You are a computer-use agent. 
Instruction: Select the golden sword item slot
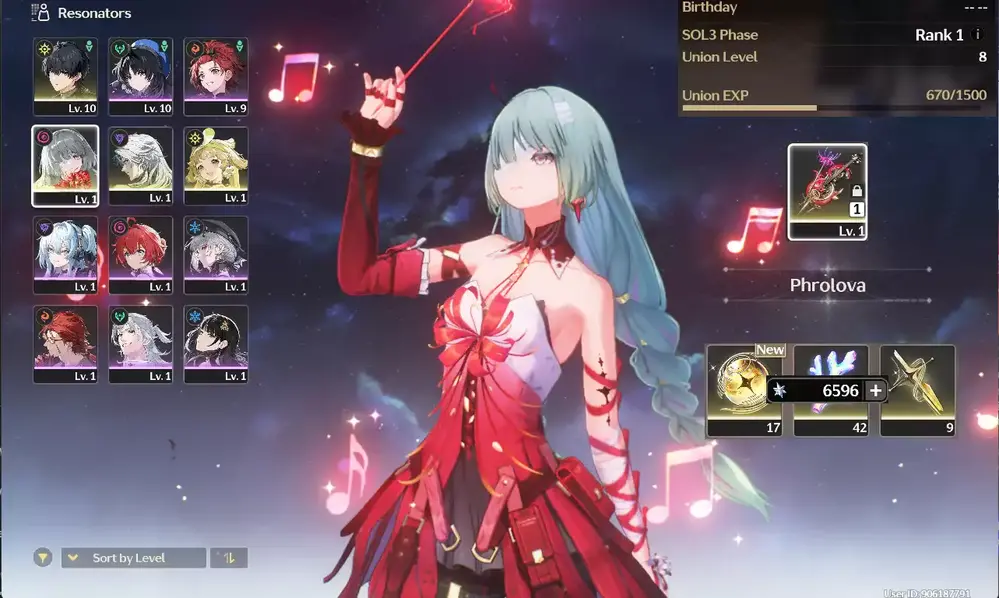pos(917,385)
